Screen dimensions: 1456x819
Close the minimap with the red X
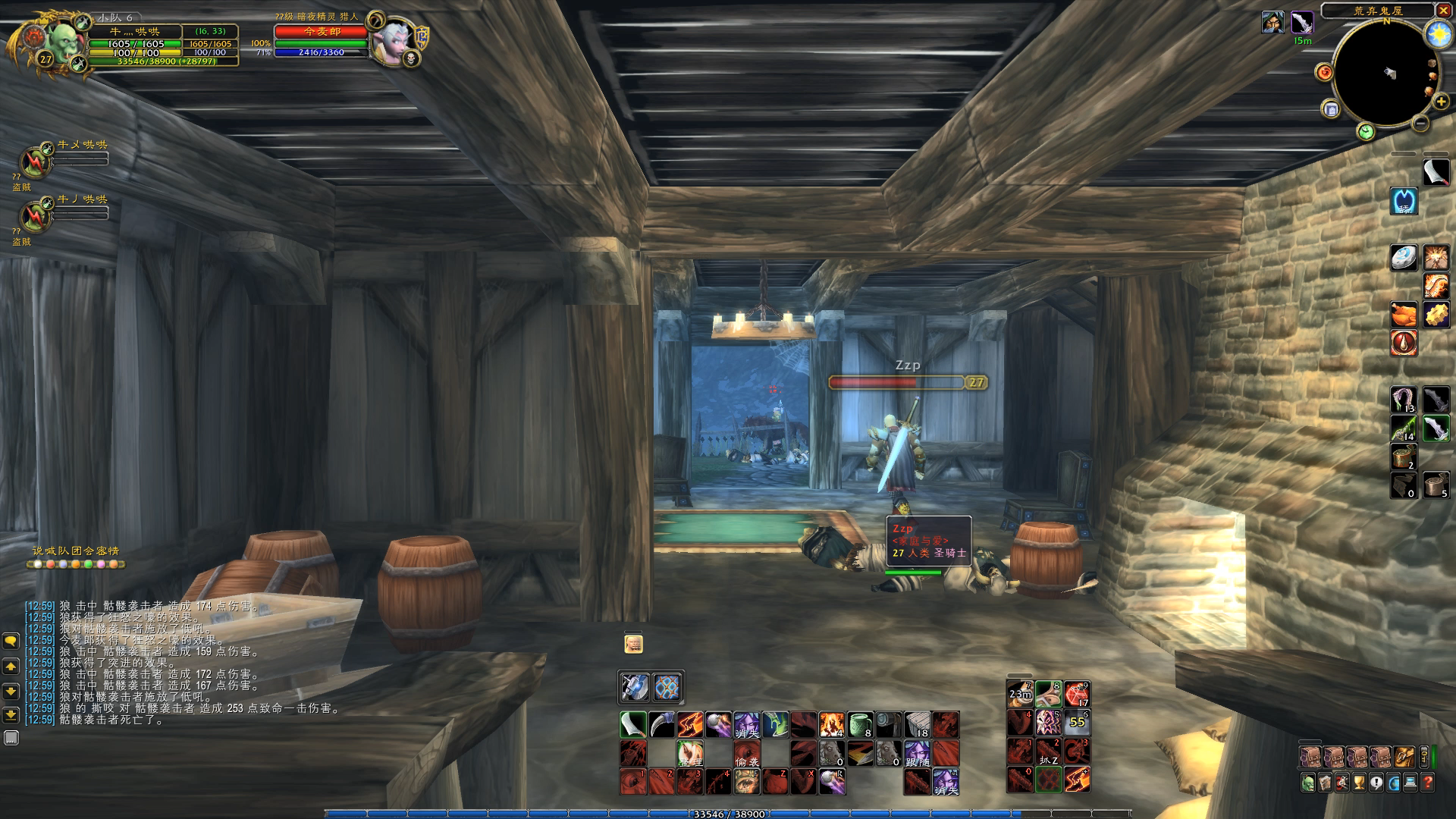[1442, 11]
